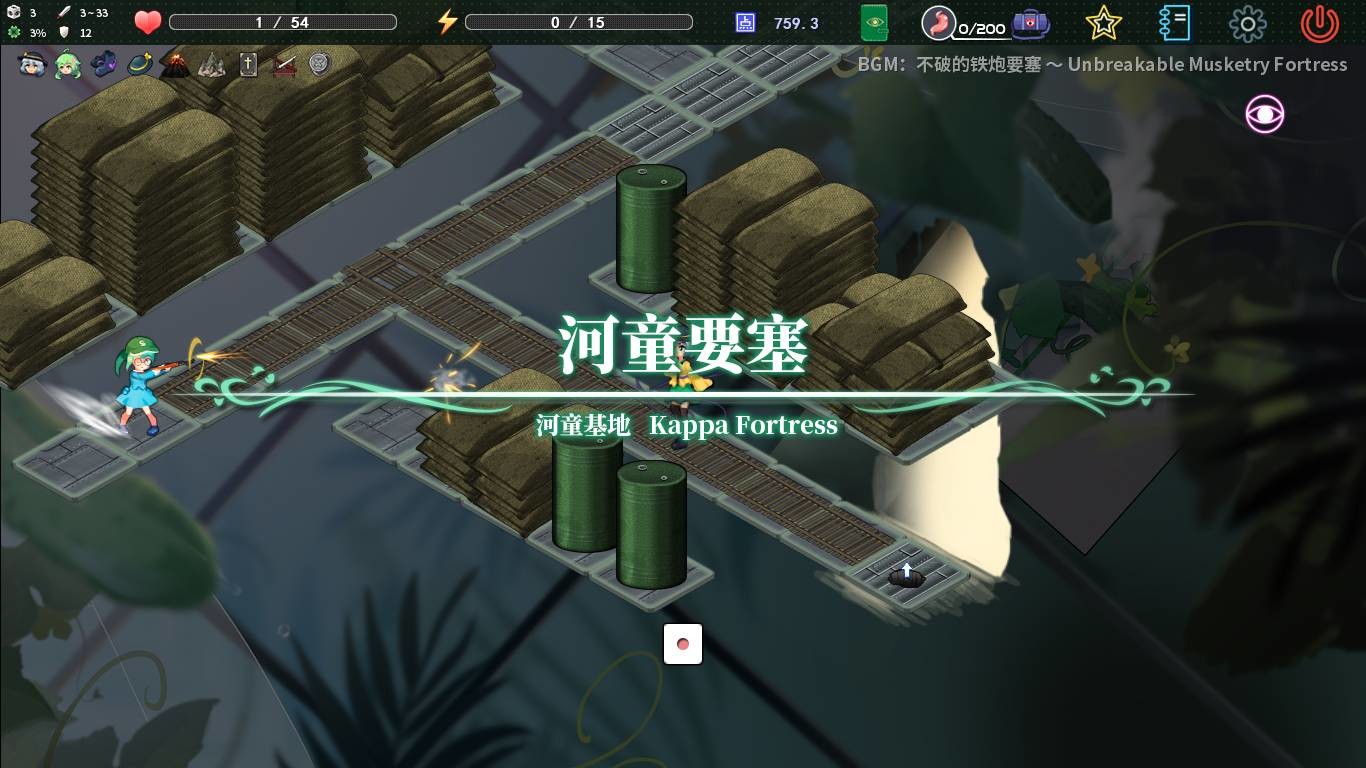Click the yellow star achievements icon
Screen dimensions: 1366x768
coord(1103,23)
